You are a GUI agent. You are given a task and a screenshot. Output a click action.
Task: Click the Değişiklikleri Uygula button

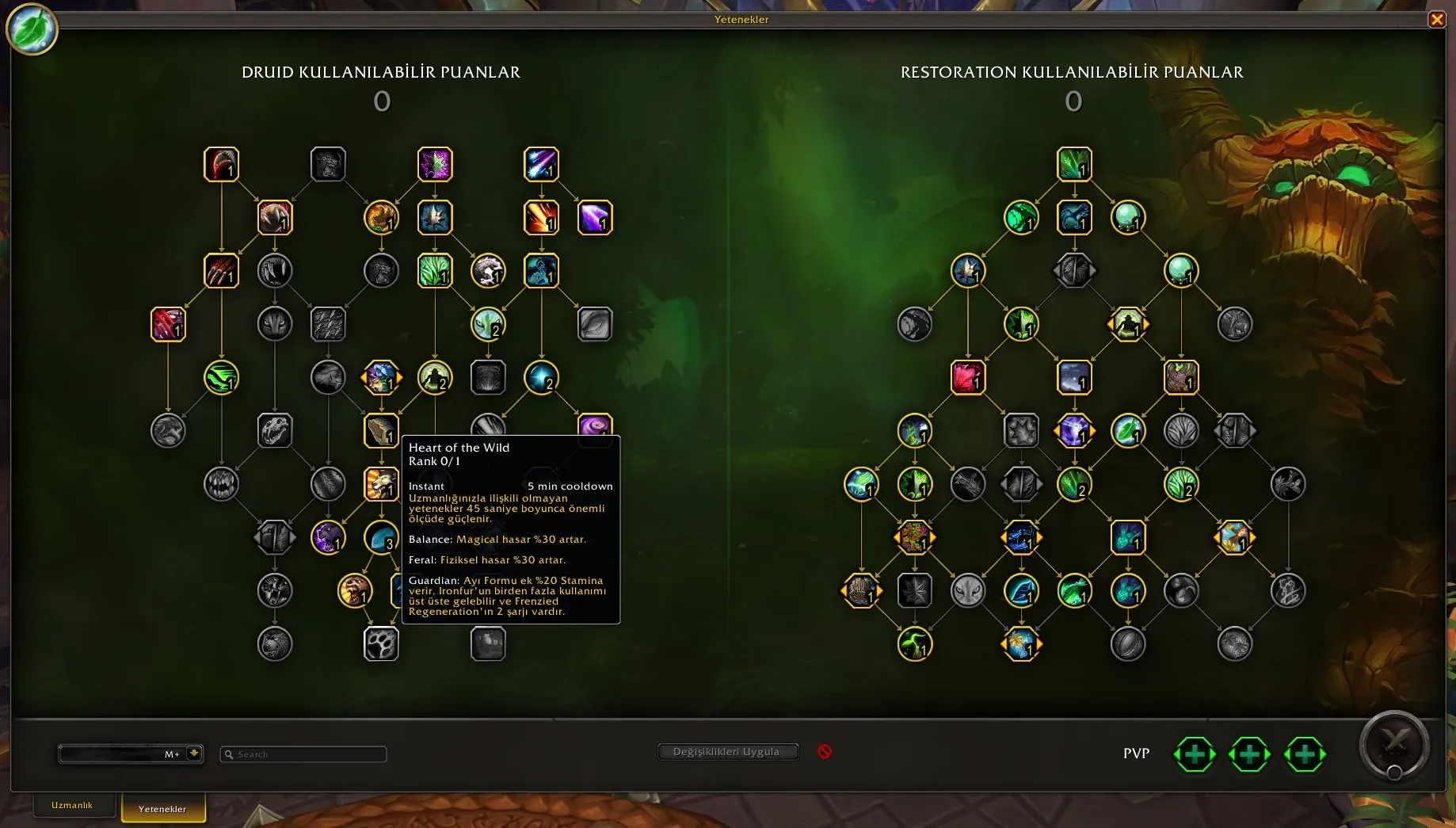coord(726,752)
